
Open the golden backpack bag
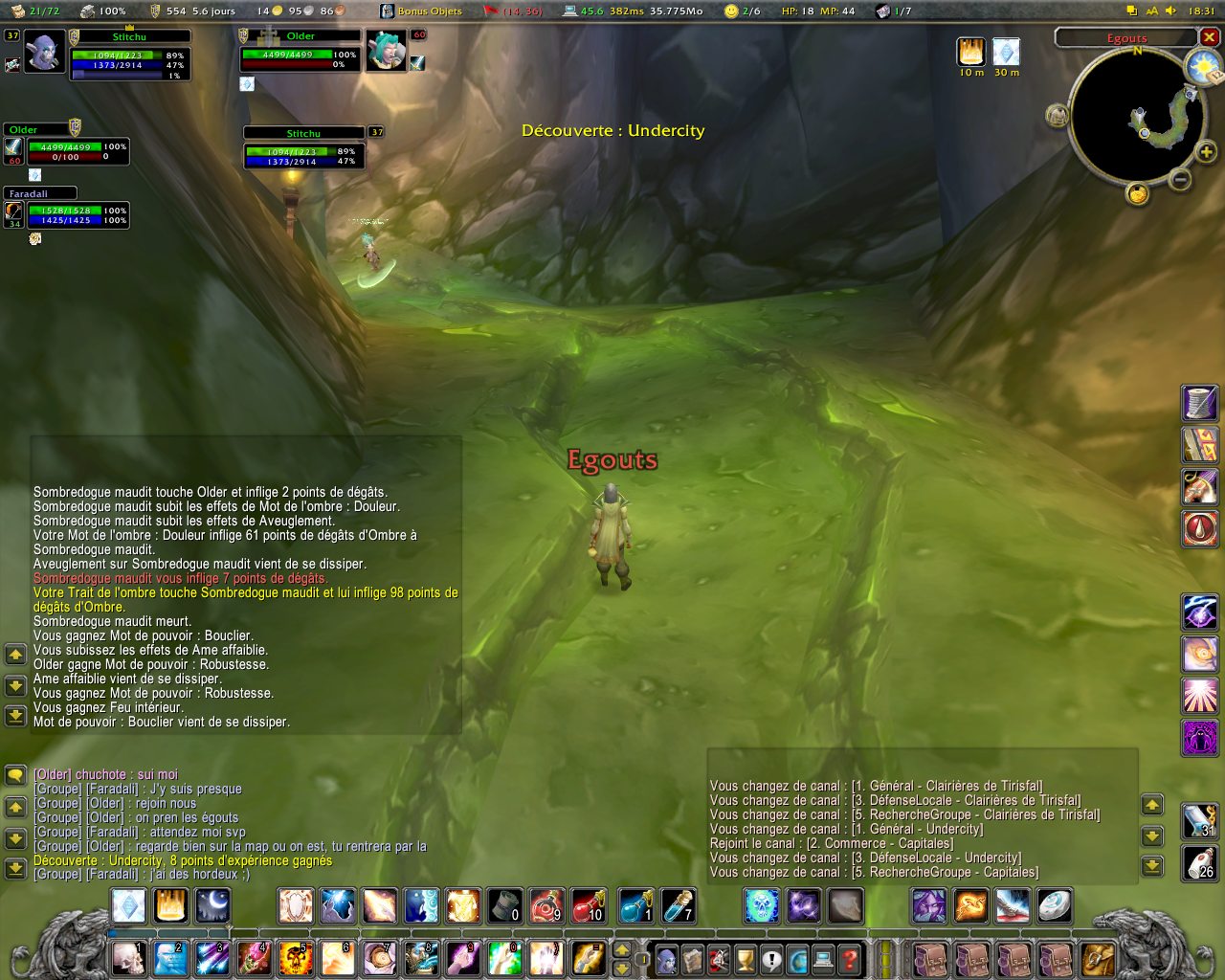[1098, 958]
